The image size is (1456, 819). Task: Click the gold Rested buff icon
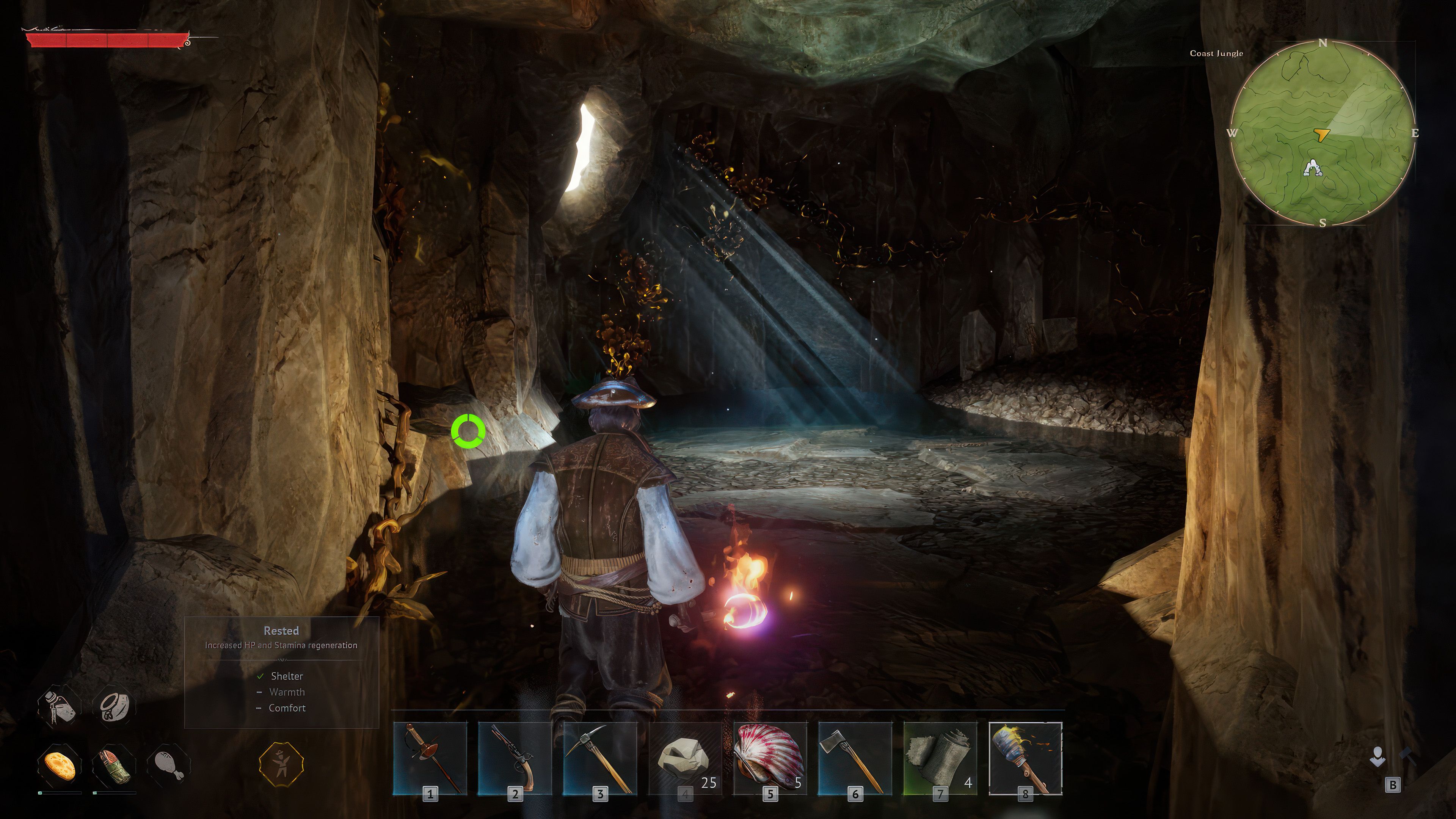pos(281,764)
